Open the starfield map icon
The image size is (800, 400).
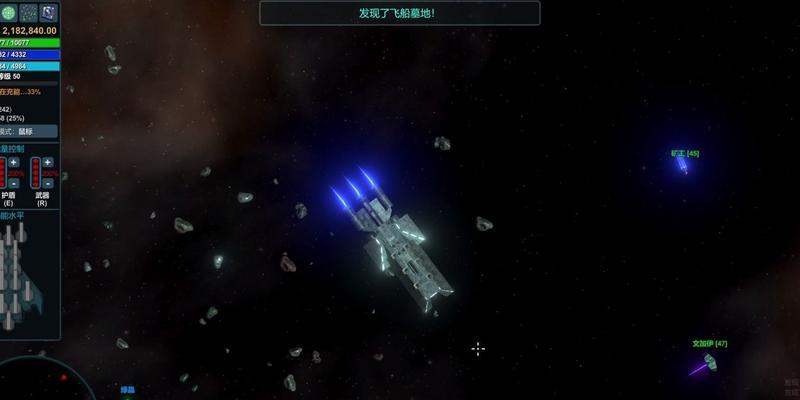point(28,12)
